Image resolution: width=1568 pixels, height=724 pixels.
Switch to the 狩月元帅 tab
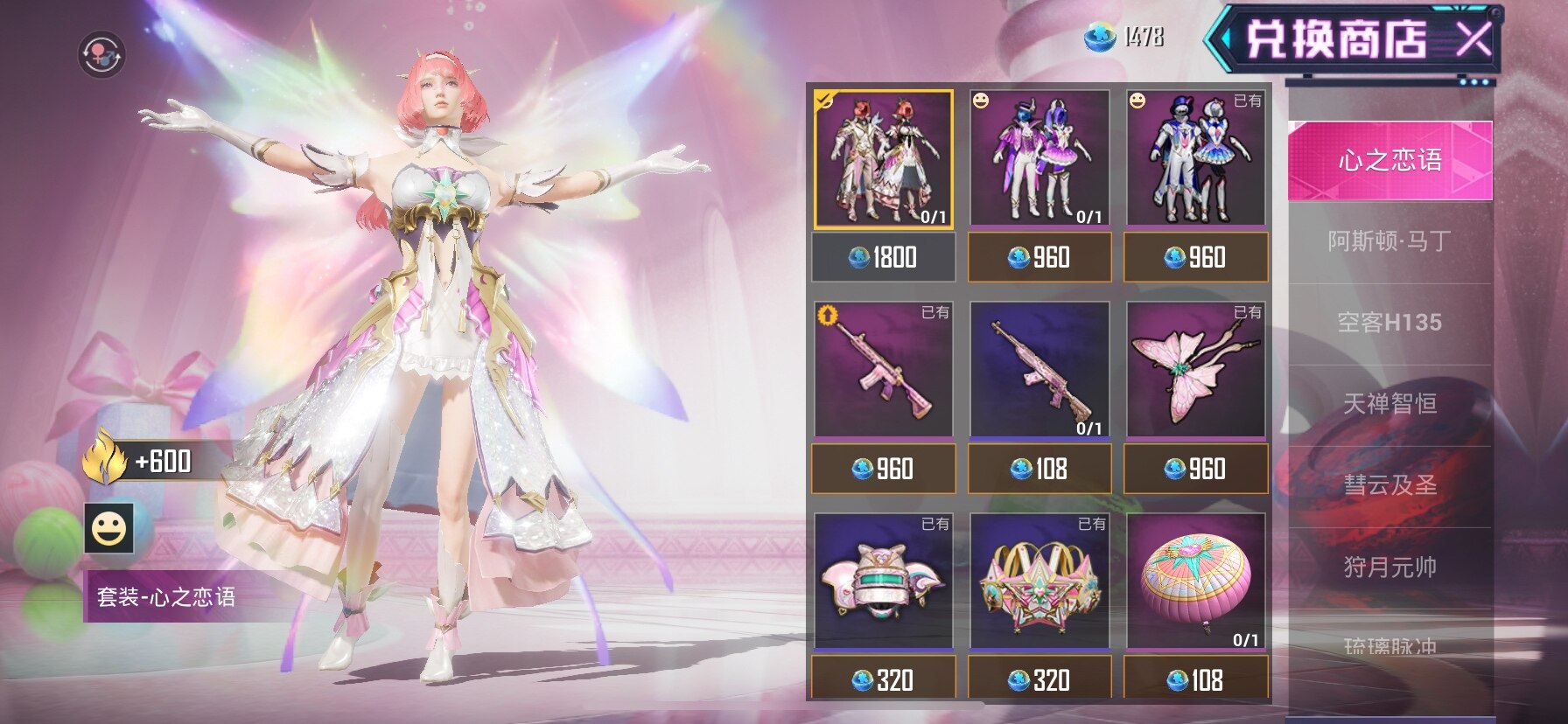click(1389, 567)
